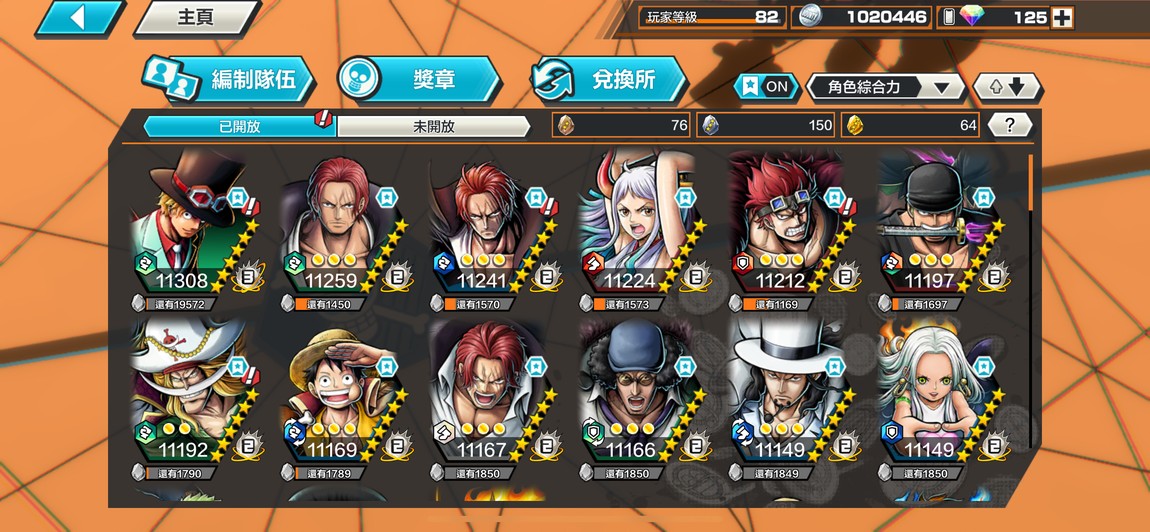This screenshot has height=532, width=1150.
Task: Go back with the arrow button
Action: pos(78,18)
